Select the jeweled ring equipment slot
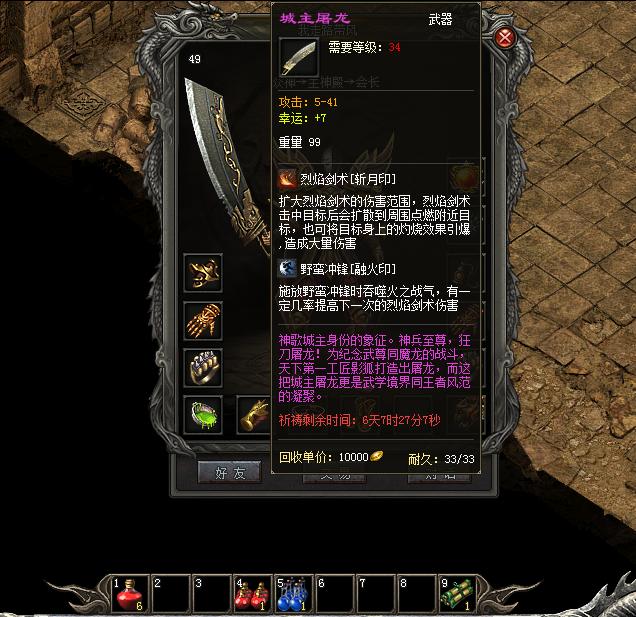This screenshot has height=617, width=636. [203, 367]
